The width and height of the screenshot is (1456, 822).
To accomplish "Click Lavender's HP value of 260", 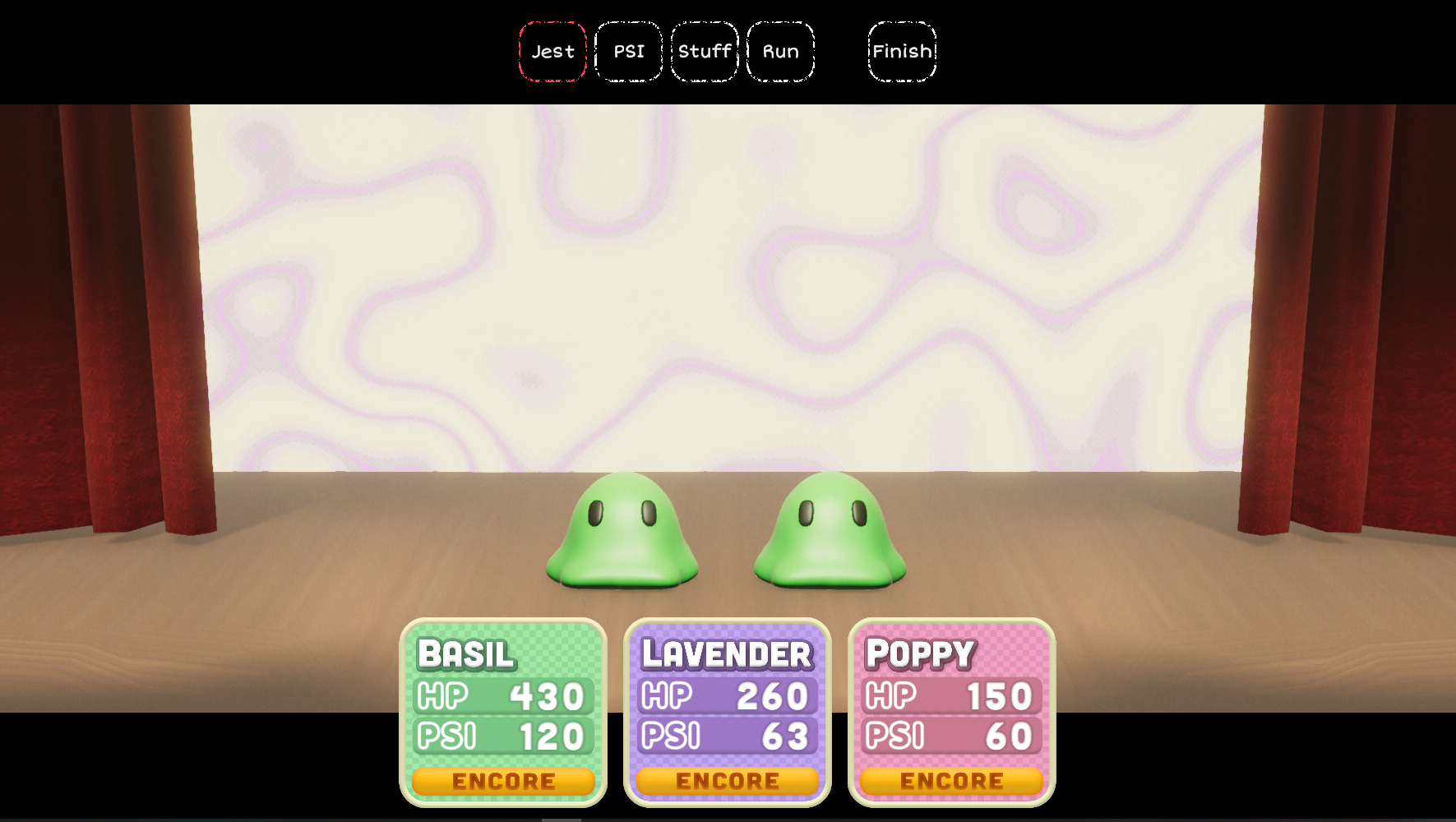I will [727, 695].
